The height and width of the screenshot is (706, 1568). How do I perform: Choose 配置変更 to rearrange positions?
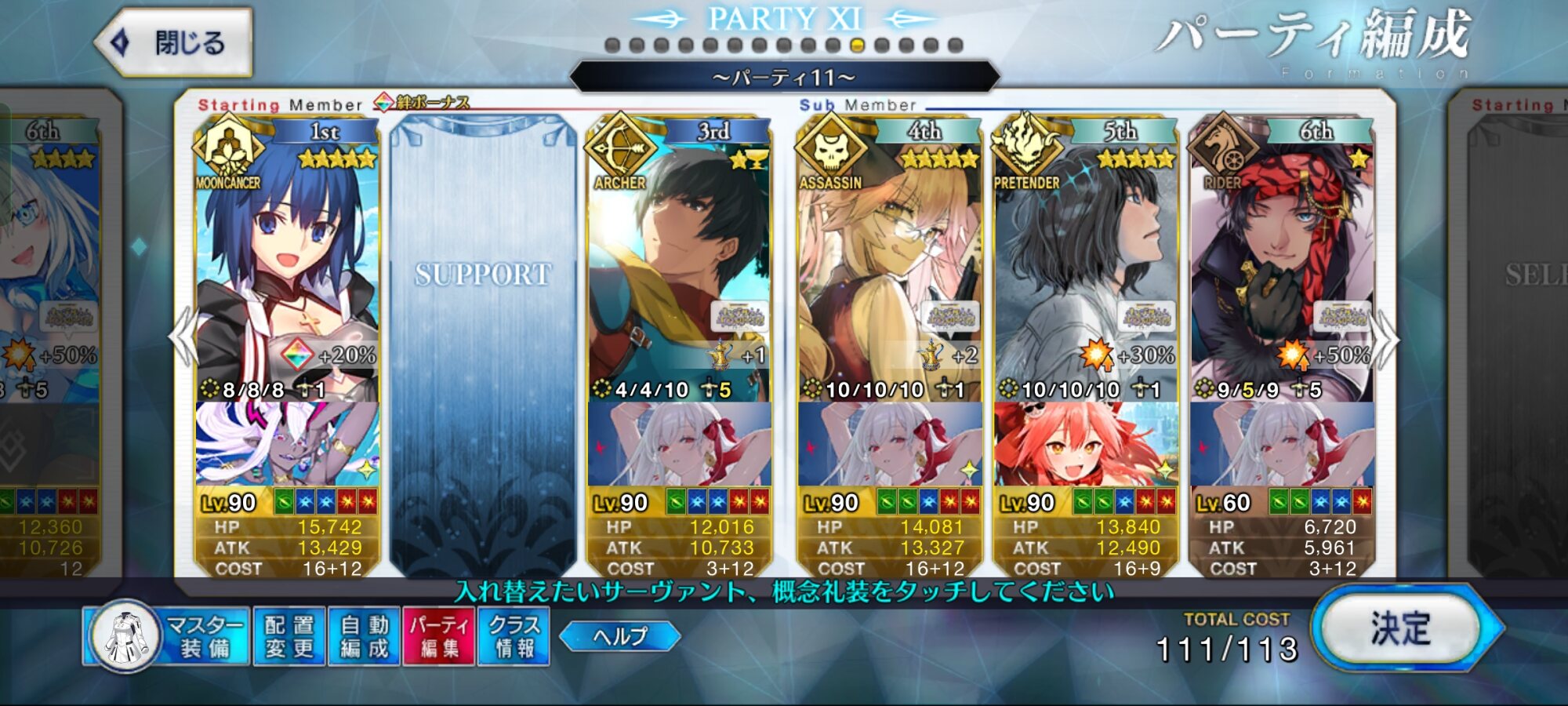tap(289, 636)
